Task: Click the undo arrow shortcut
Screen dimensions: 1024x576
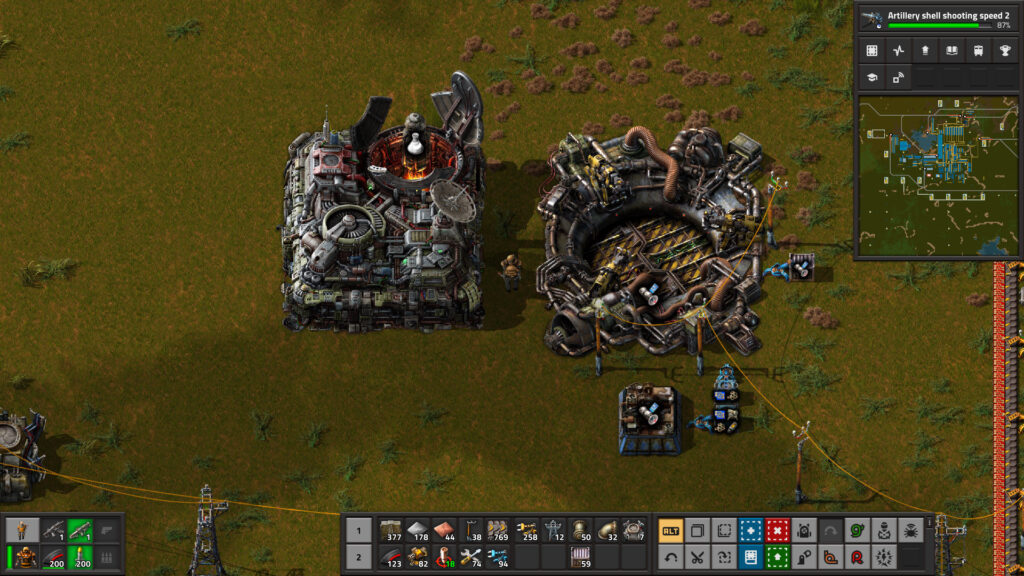Action: point(671,557)
